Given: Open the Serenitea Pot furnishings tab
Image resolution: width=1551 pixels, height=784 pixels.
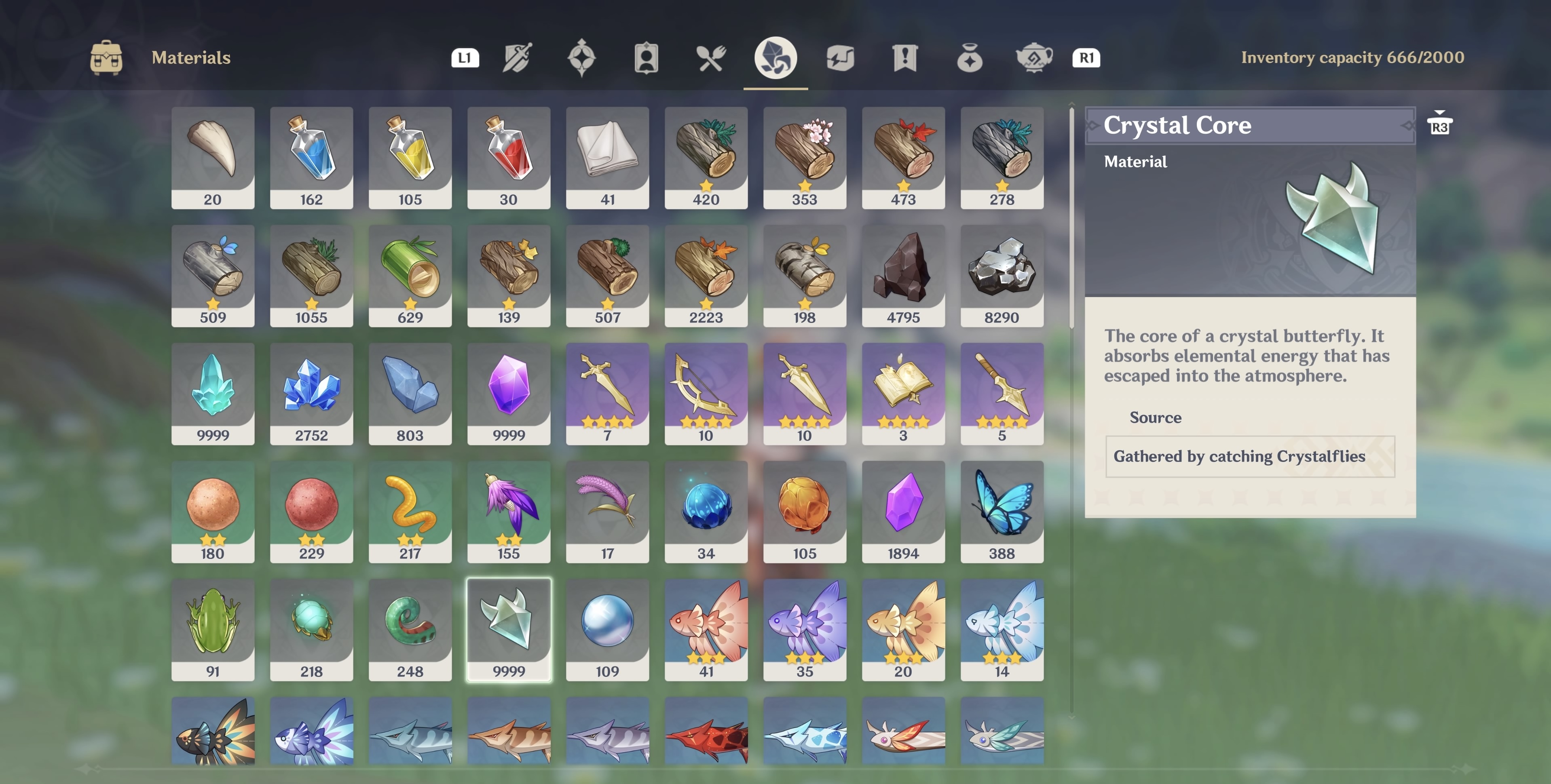Looking at the screenshot, I should coord(1034,58).
